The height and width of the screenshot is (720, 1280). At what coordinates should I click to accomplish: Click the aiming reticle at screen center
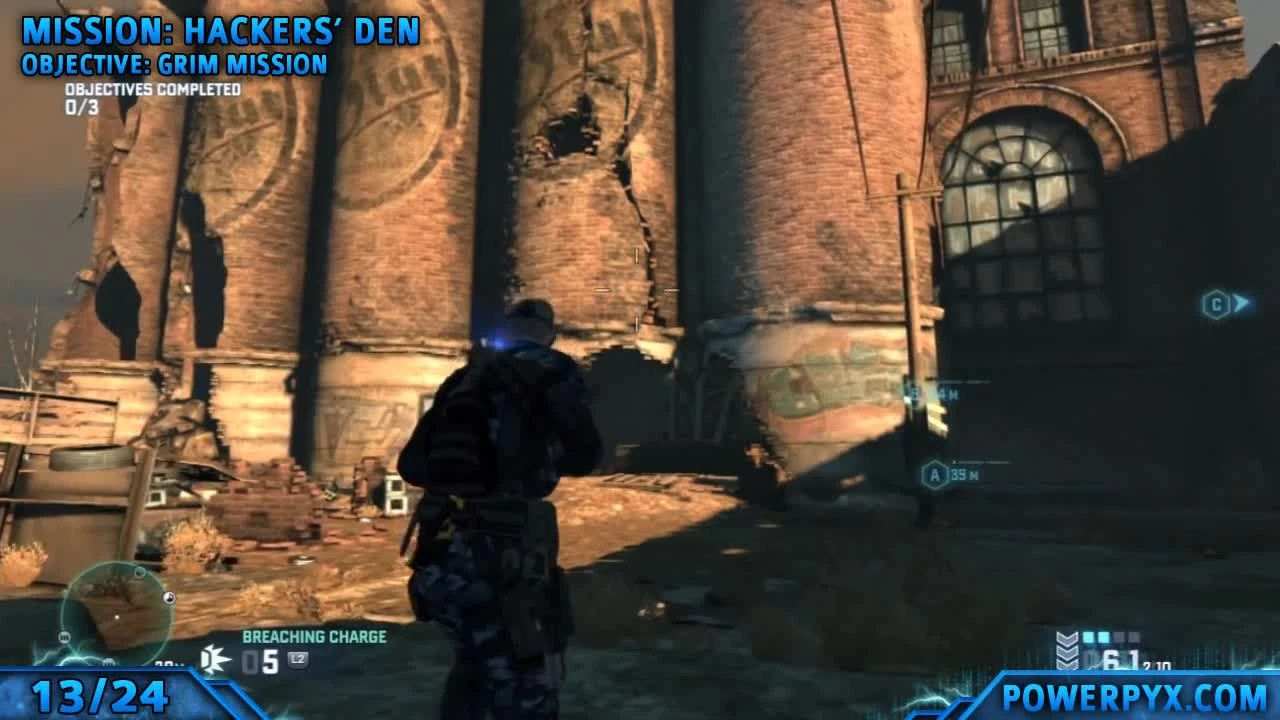636,290
